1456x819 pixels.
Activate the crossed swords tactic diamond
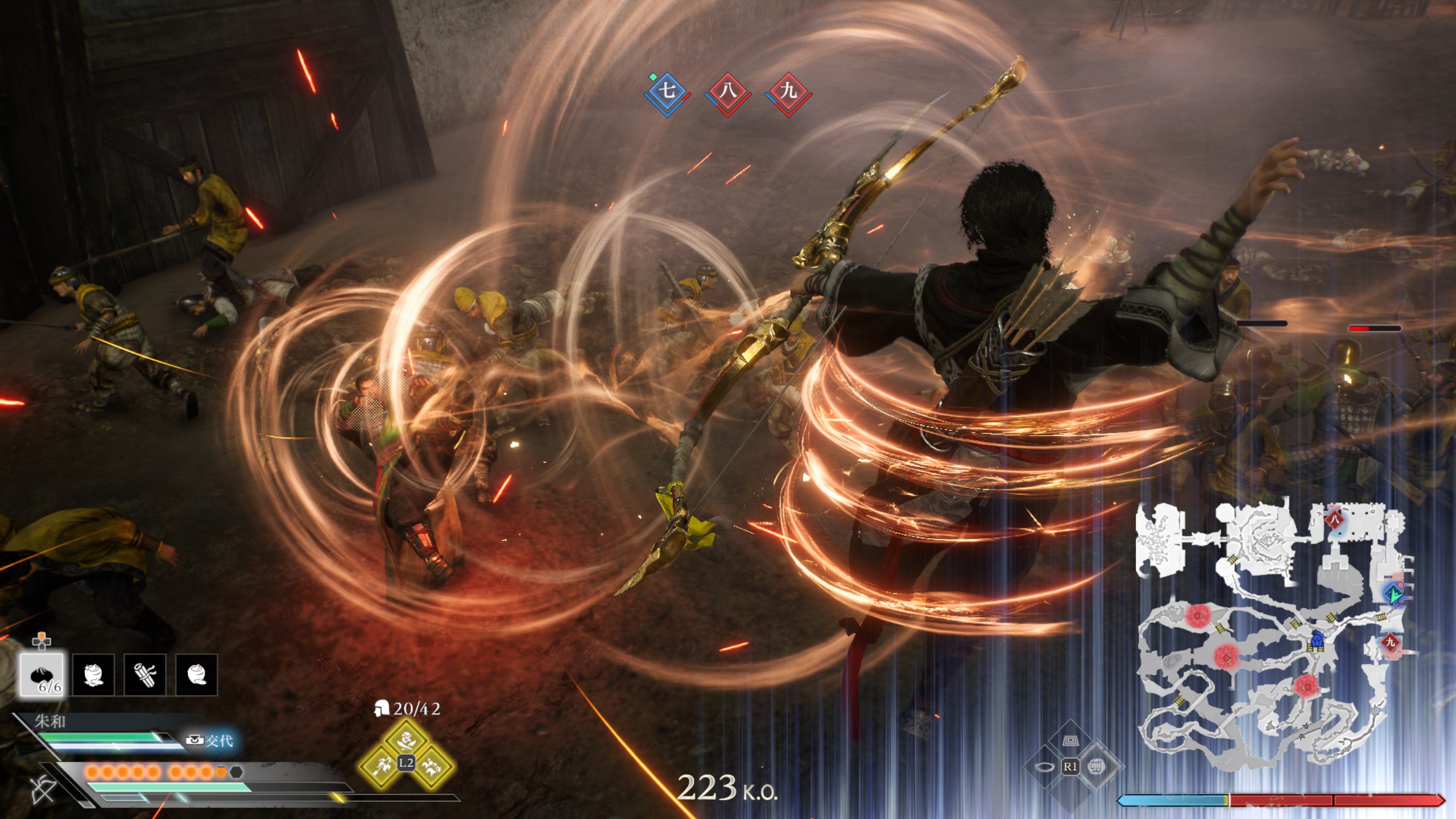pos(406,741)
